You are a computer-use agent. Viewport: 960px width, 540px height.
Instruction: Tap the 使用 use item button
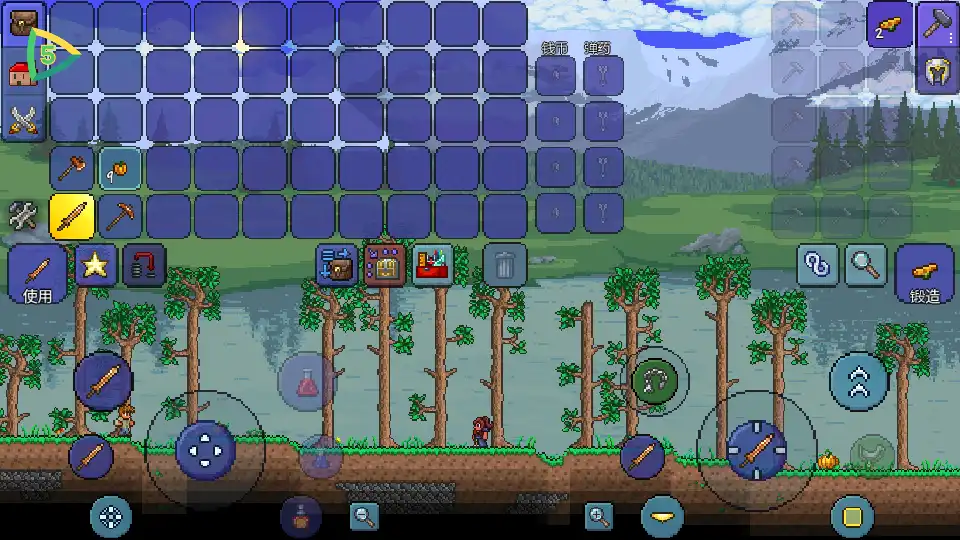point(38,274)
